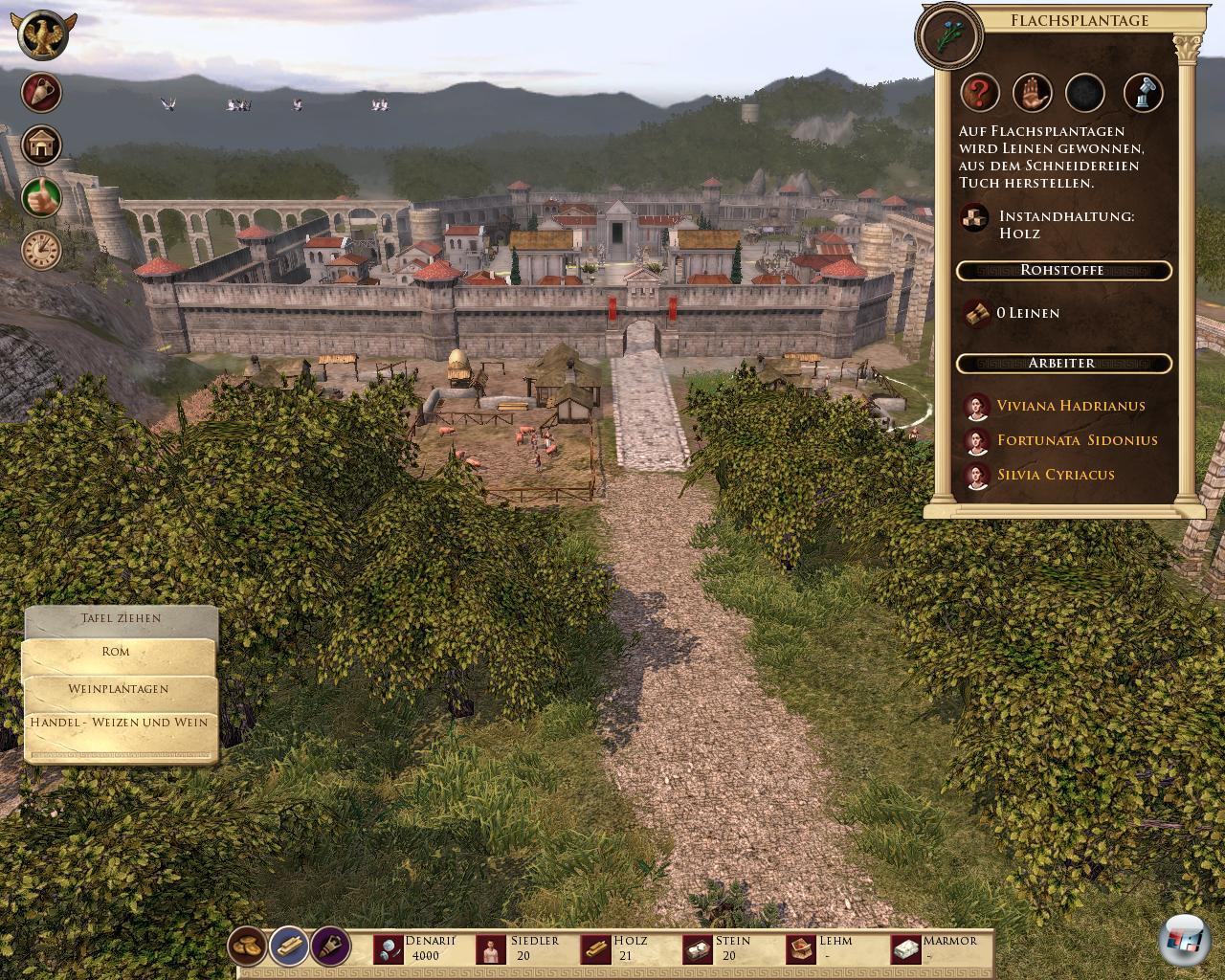Select Handel - Weizen und Wein entry

click(119, 723)
